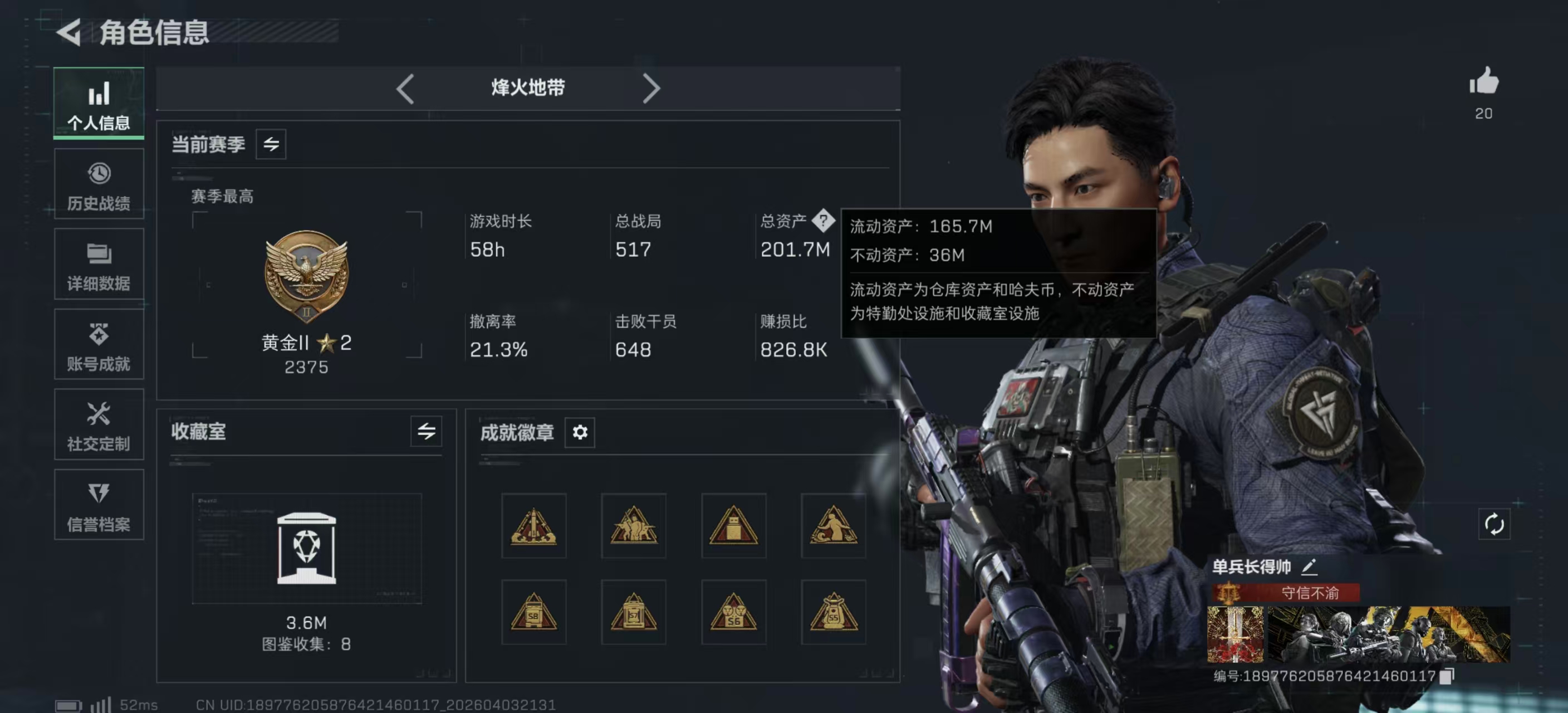Image resolution: width=1568 pixels, height=713 pixels.
Task: Open the 收藏室 display case thumbnail
Action: [x=306, y=548]
